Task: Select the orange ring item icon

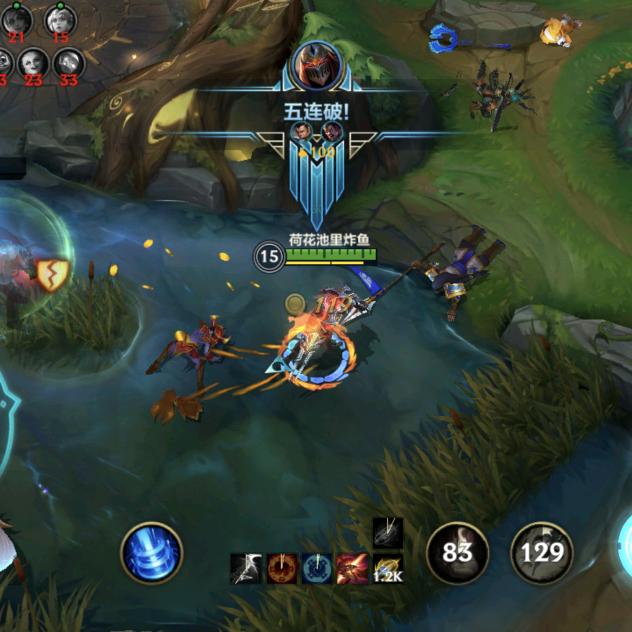Action: pos(282,568)
